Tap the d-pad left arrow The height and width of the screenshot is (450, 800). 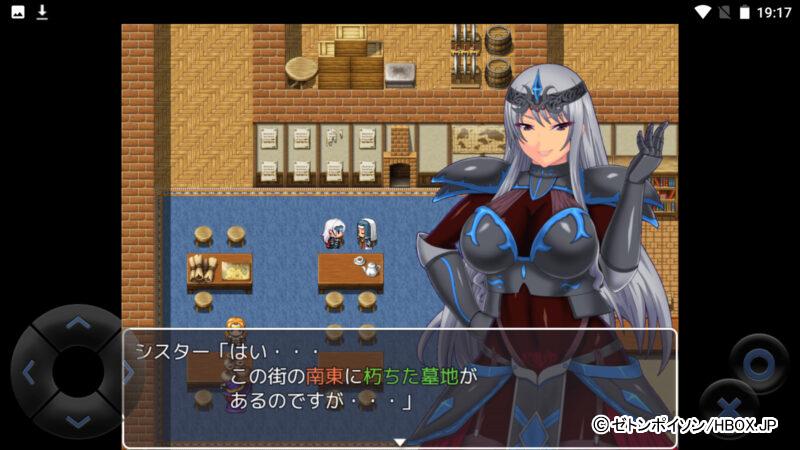(27, 372)
